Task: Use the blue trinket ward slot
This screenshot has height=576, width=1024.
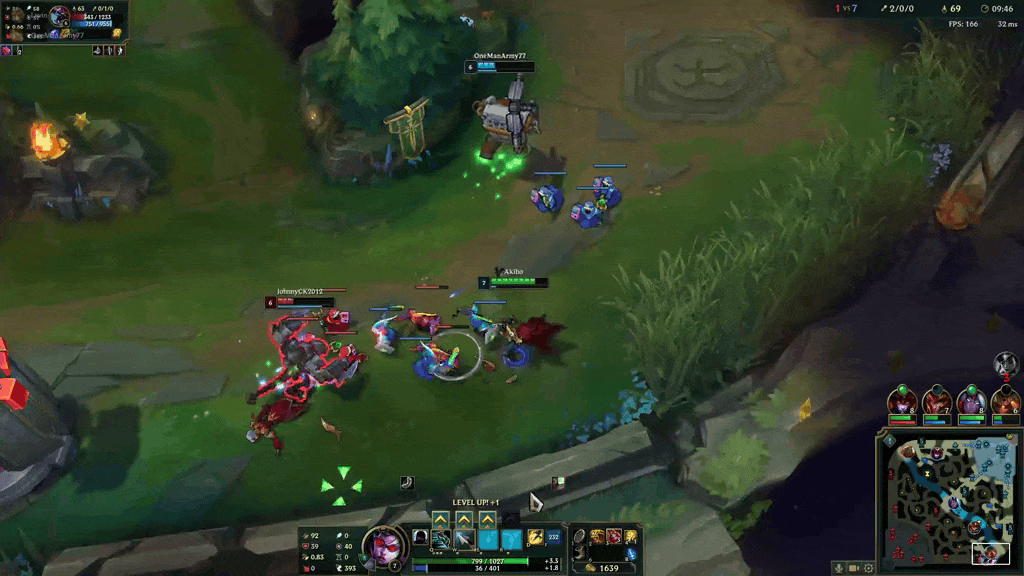Action: (630, 553)
